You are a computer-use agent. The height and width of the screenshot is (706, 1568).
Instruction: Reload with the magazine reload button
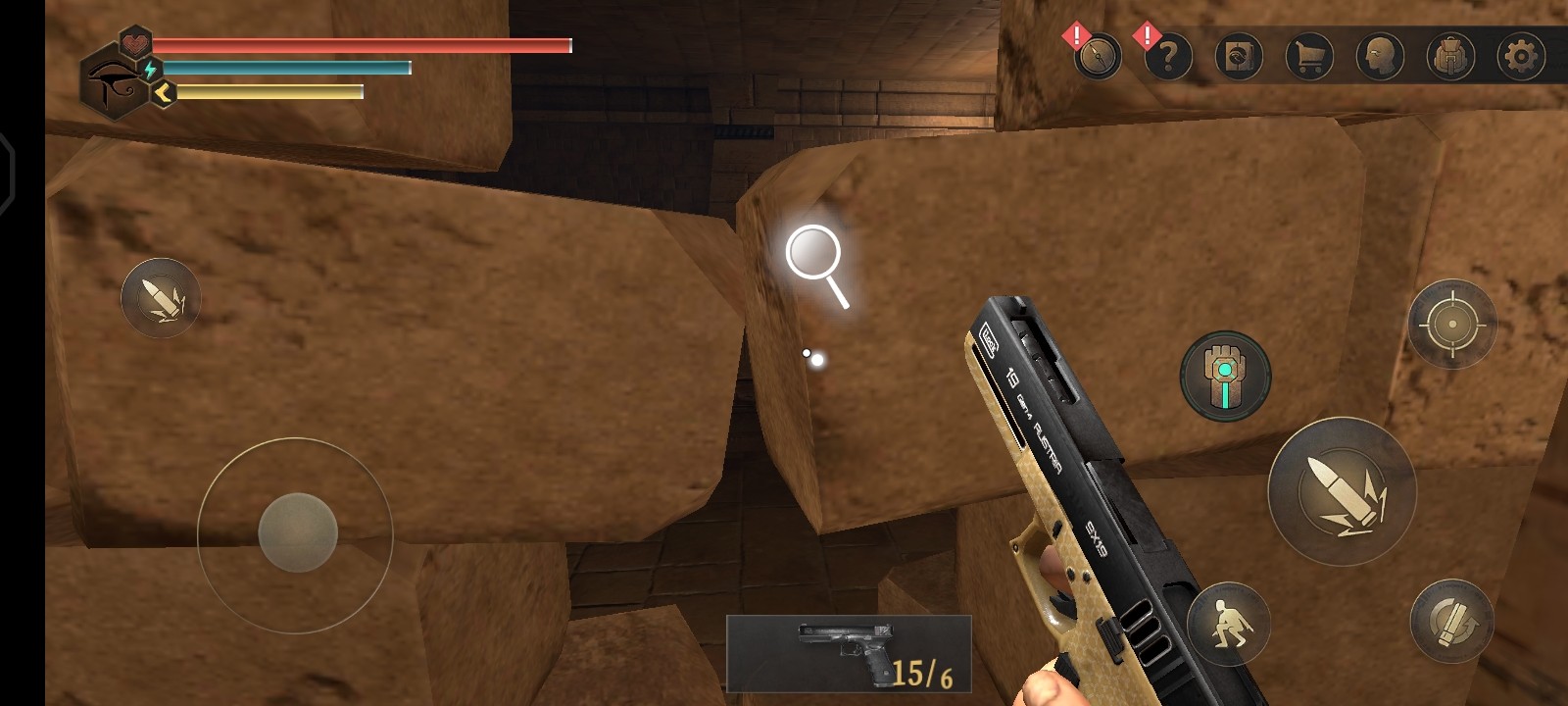[x=1451, y=621]
